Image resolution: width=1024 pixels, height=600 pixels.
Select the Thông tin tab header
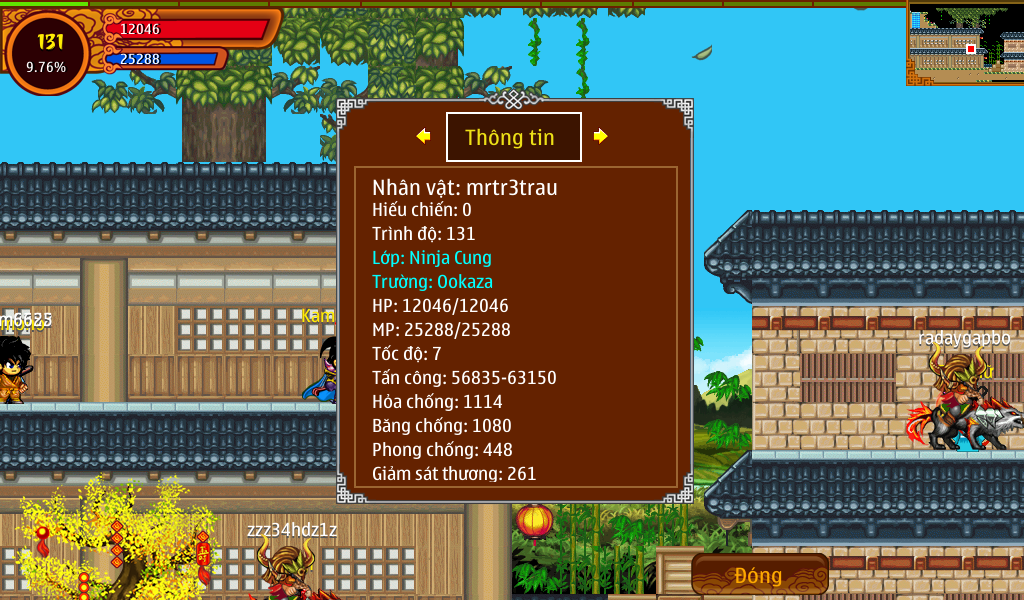pos(513,137)
